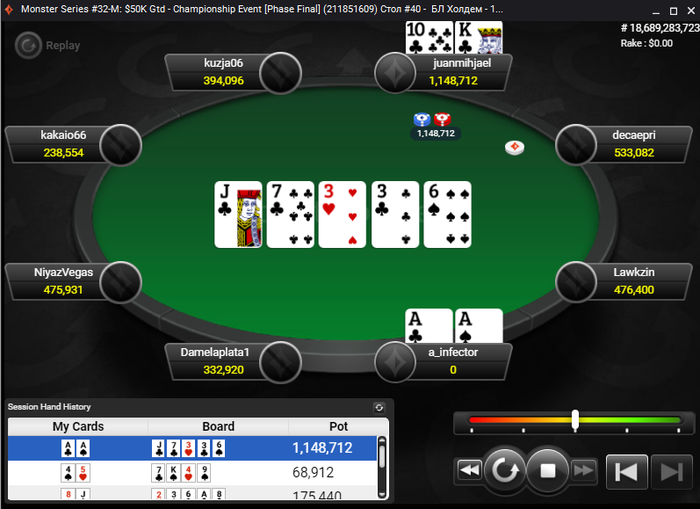Sort hand history by Pot column
This screenshot has height=509, width=700.
(338, 426)
